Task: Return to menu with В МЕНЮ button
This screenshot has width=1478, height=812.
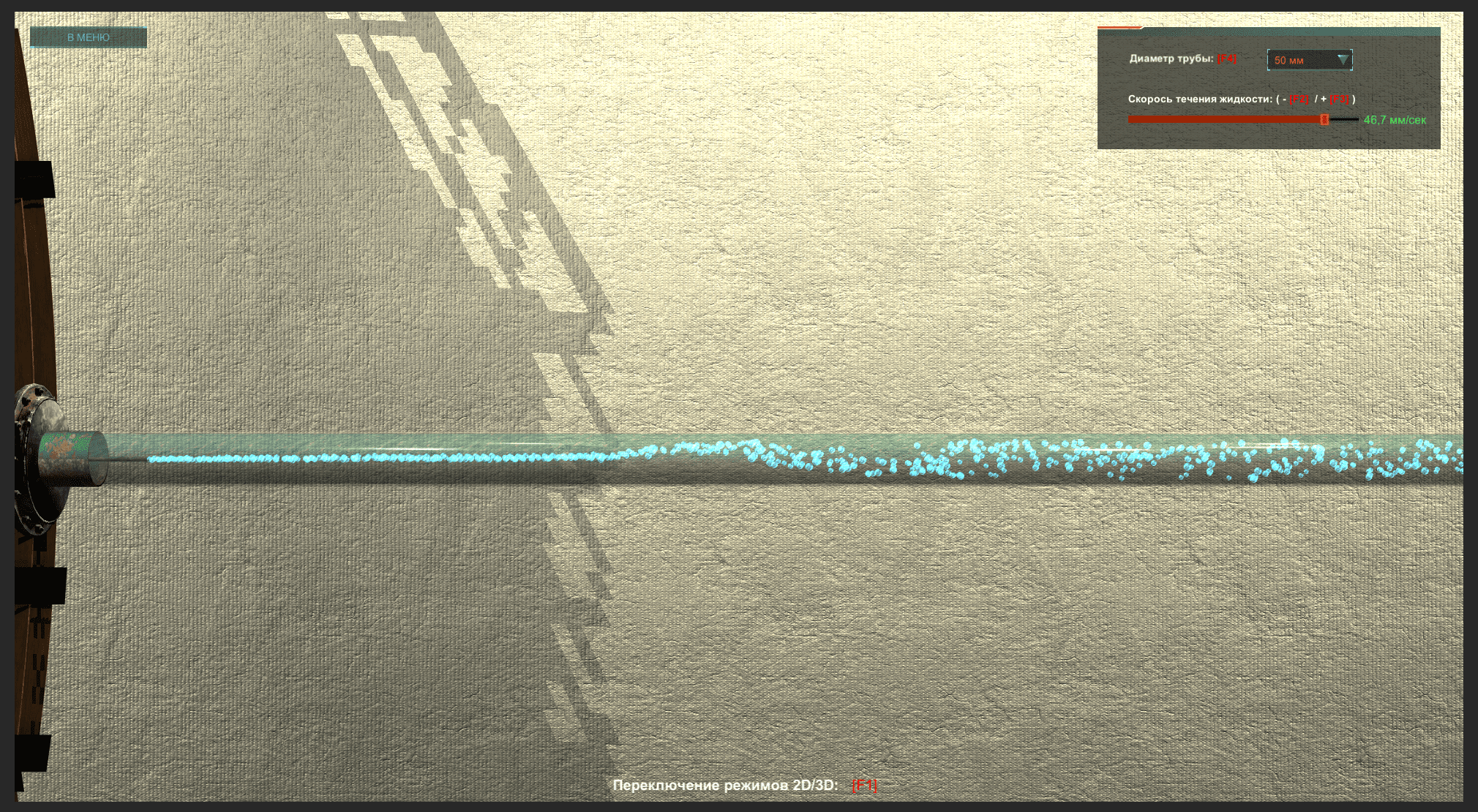Action: click(89, 37)
